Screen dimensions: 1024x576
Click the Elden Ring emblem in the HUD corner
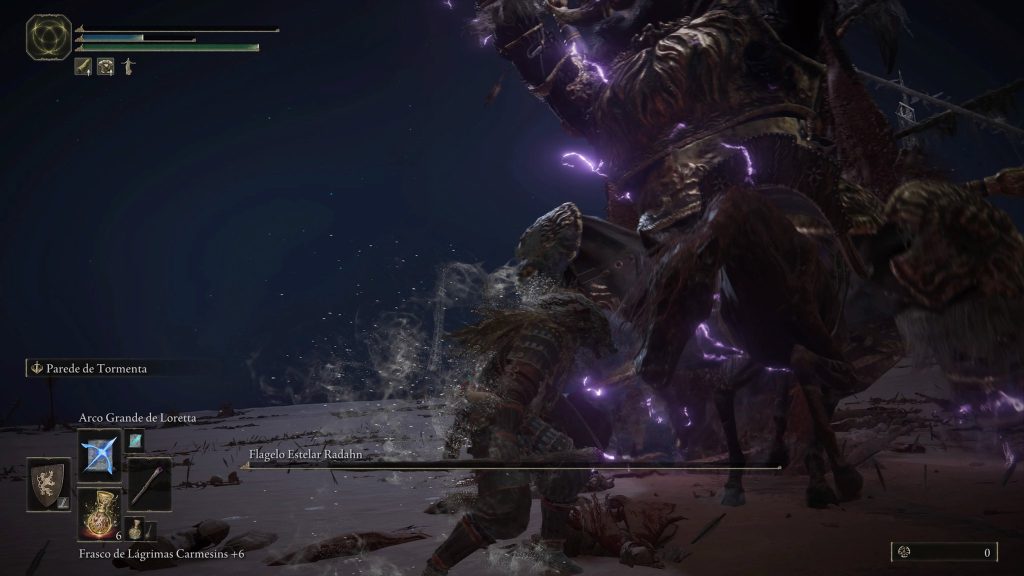pyautogui.click(x=47, y=36)
